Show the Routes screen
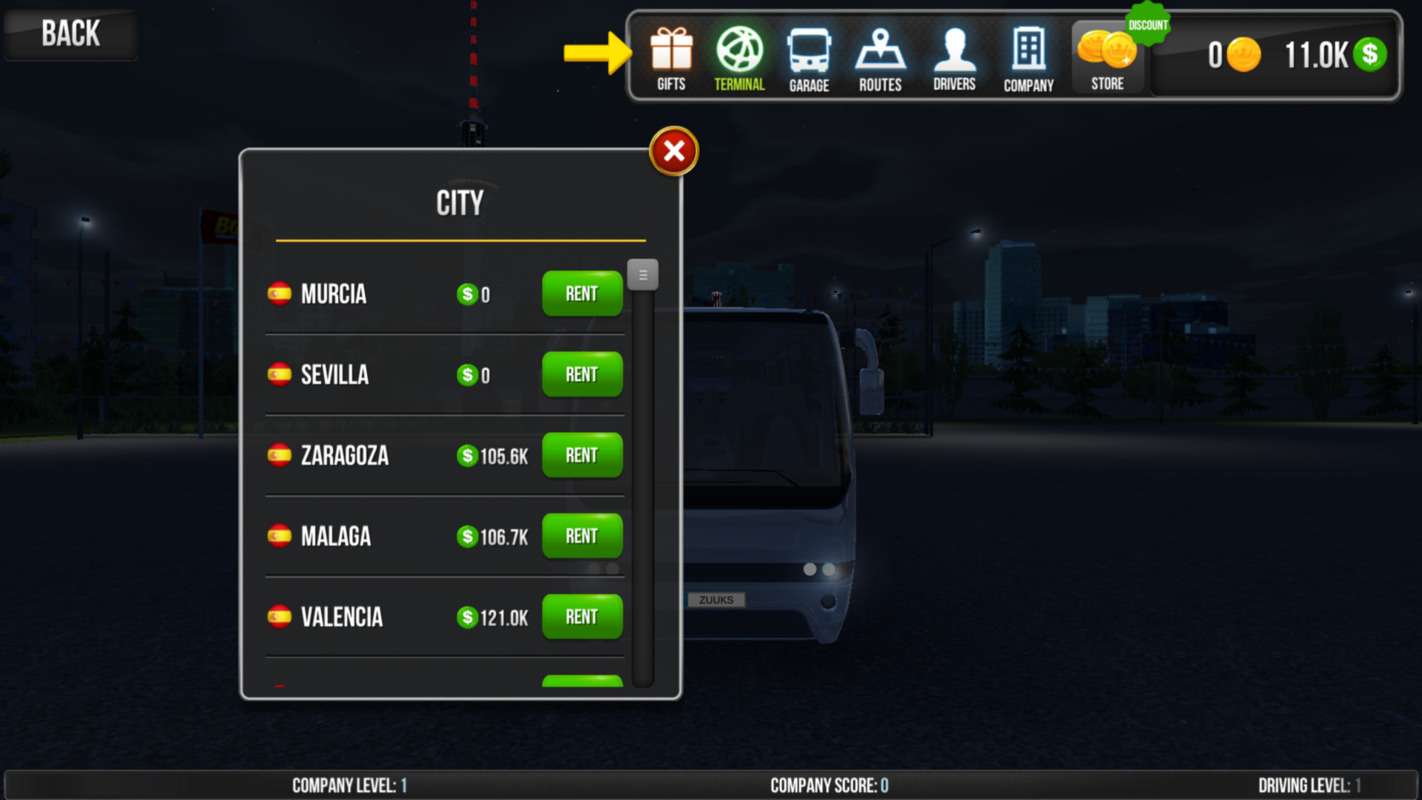 point(880,58)
